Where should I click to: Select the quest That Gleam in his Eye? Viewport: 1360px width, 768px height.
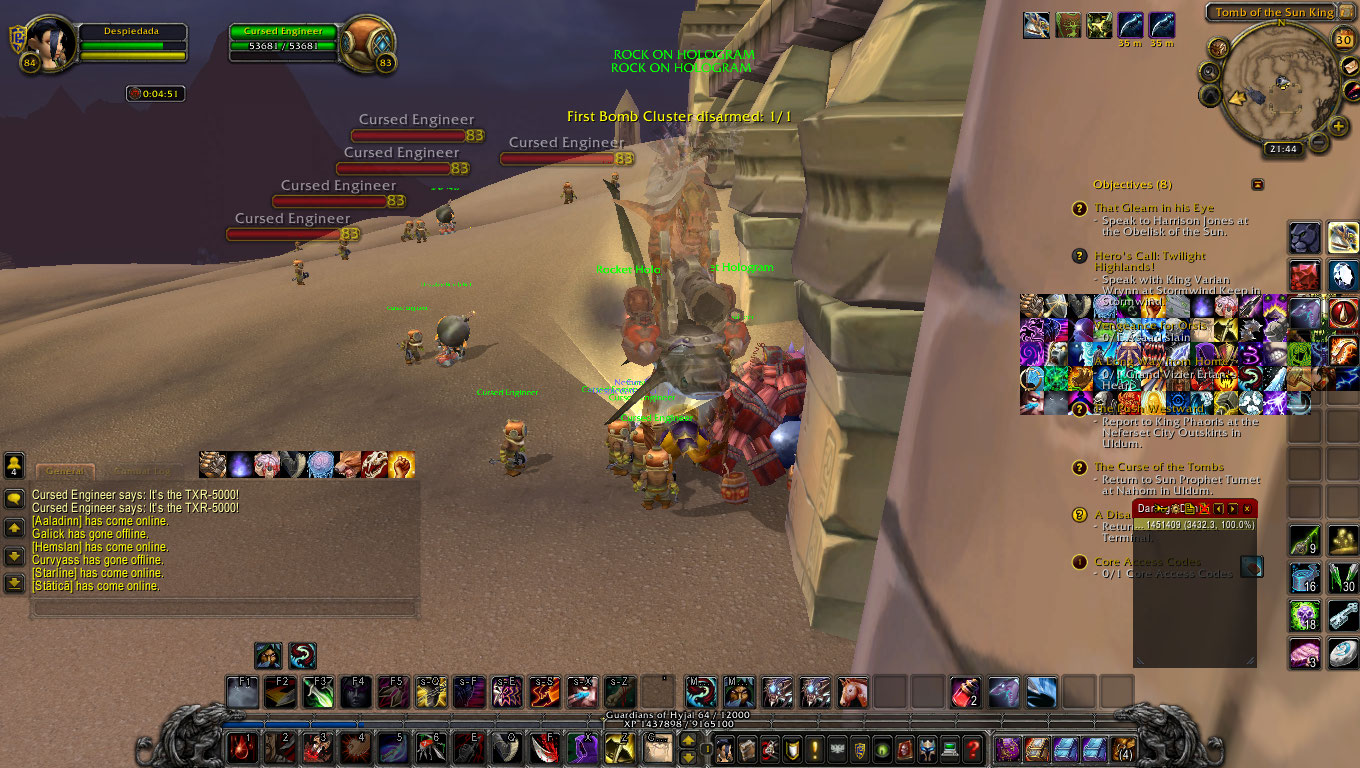(x=1153, y=208)
